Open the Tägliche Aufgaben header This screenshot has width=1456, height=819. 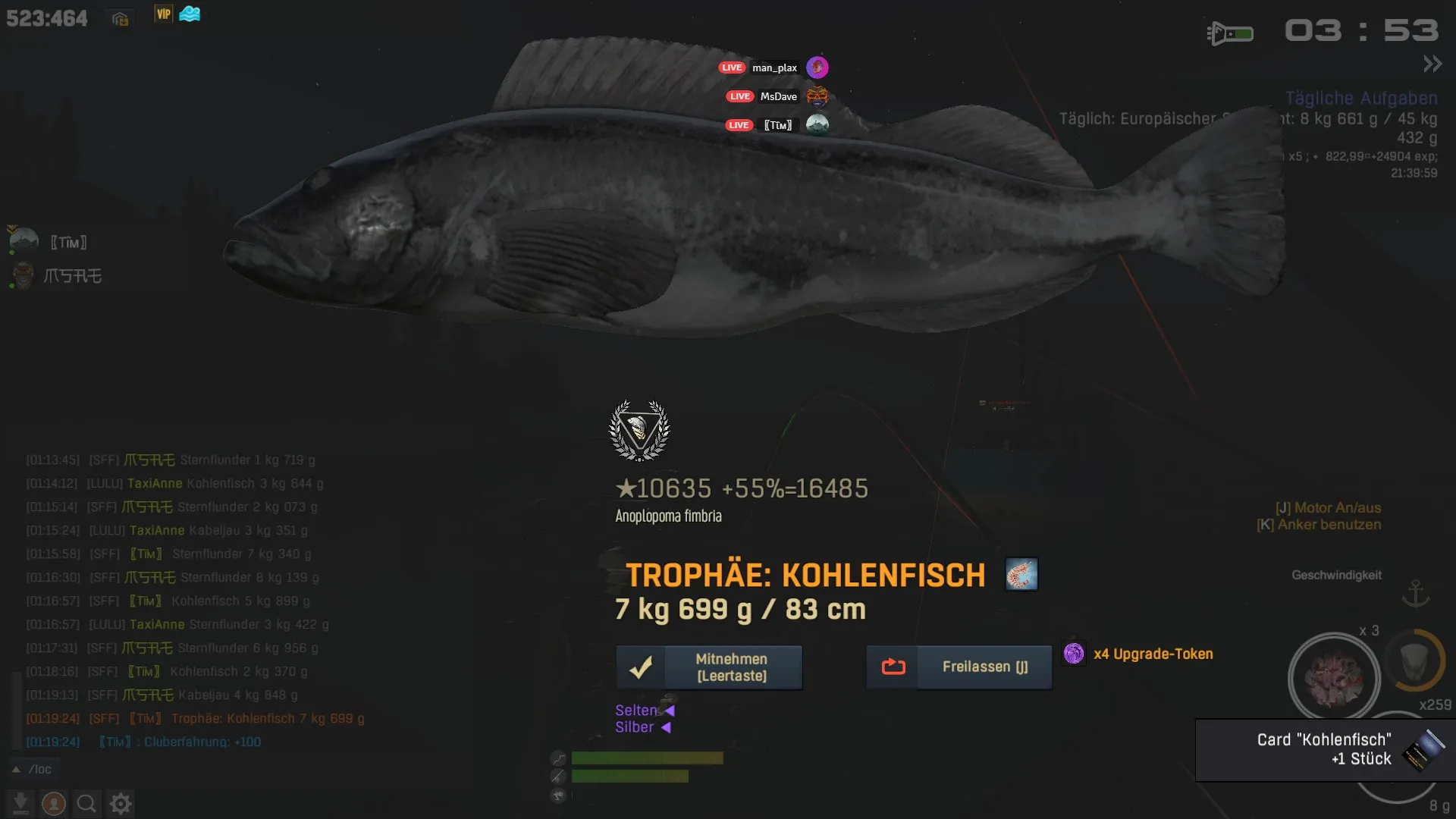point(1360,99)
